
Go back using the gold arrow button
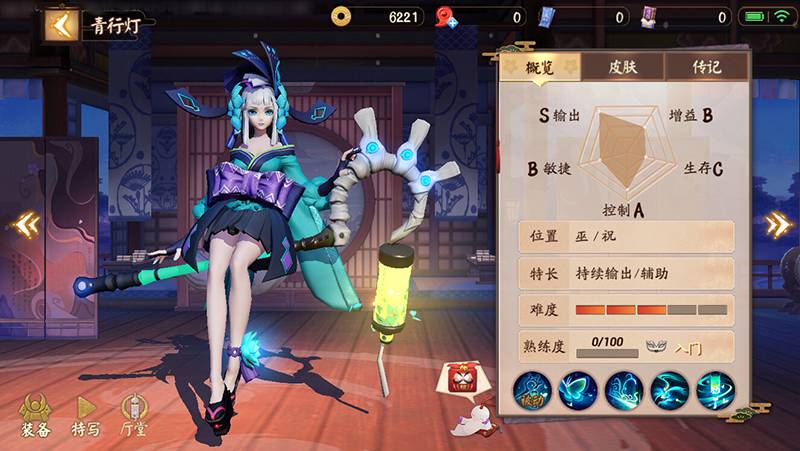[62, 25]
